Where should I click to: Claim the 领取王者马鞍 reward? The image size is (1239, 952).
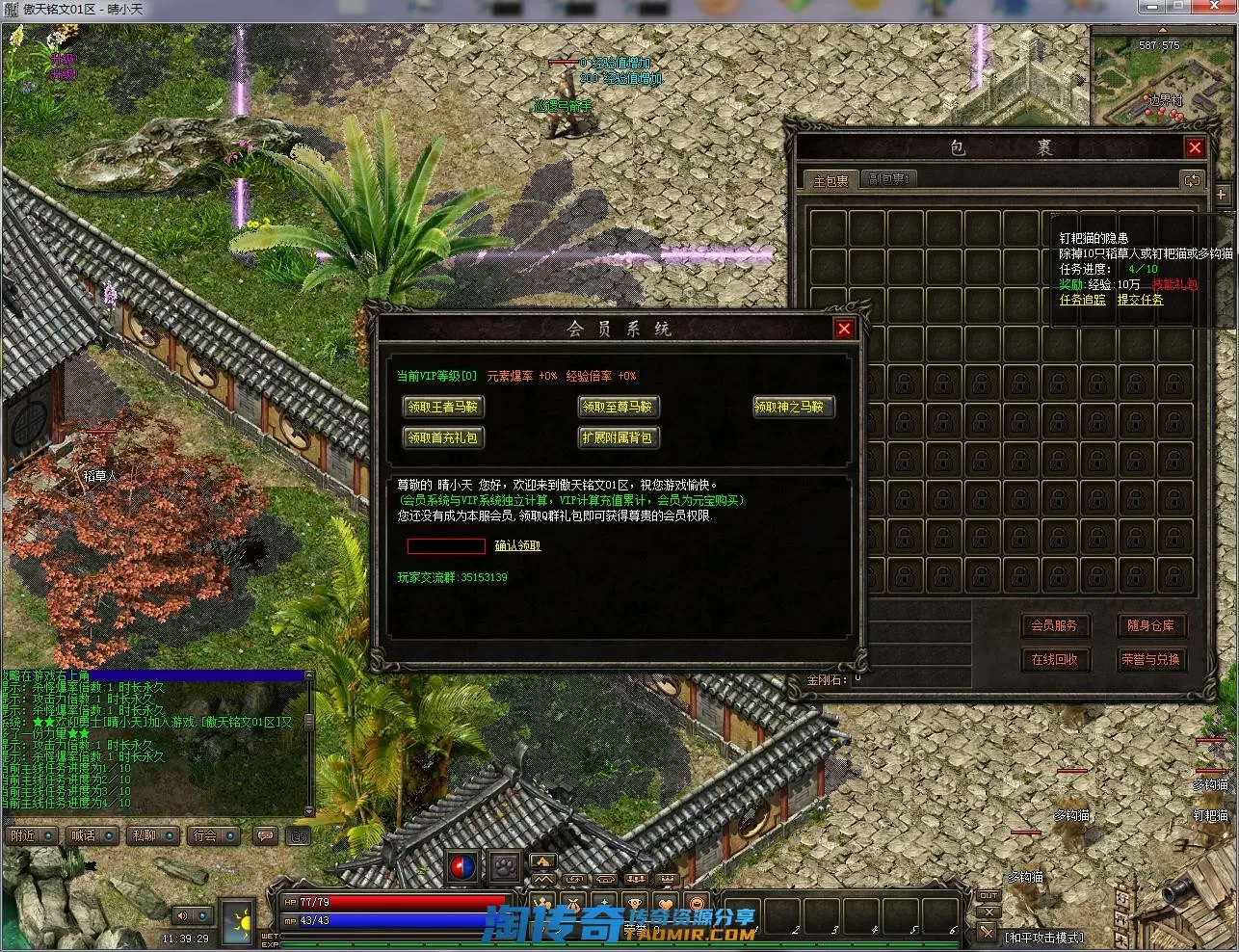pos(442,407)
